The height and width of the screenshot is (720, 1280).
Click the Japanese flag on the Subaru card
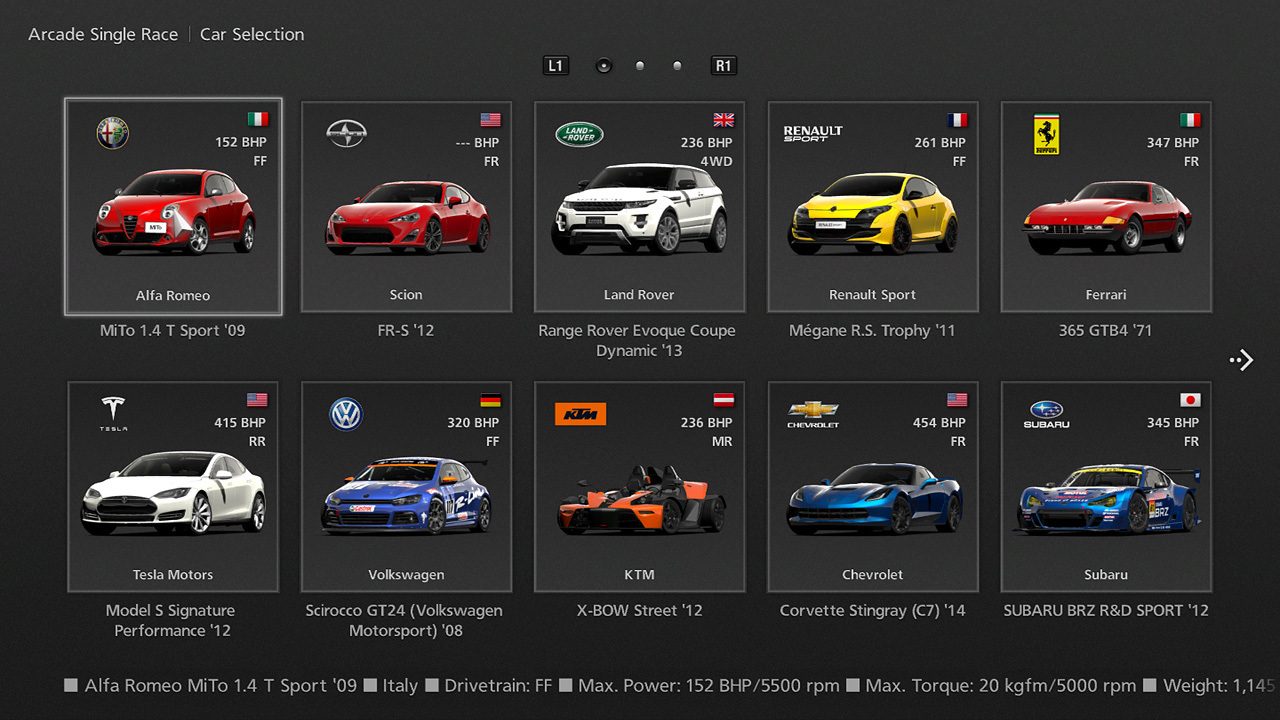tap(1190, 398)
